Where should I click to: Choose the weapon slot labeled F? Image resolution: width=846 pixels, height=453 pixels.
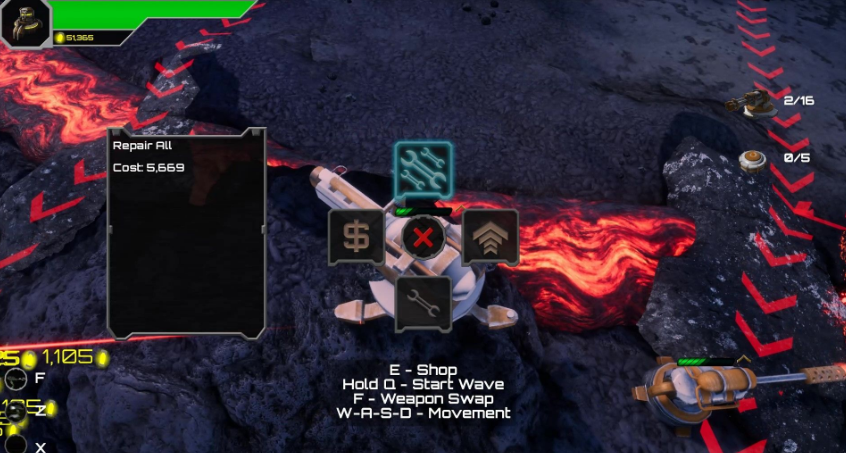16,379
